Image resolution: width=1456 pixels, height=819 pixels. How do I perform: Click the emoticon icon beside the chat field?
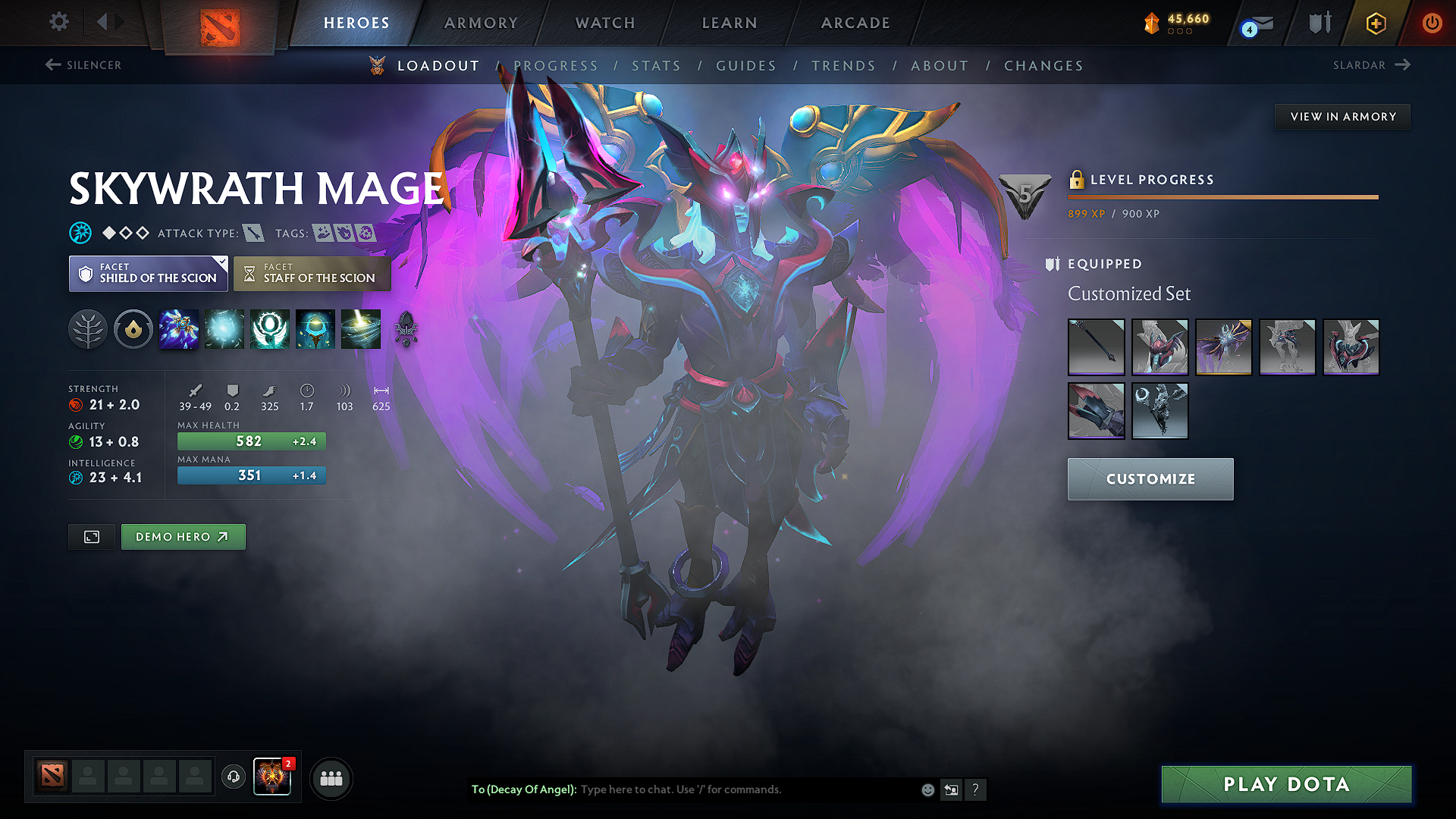coord(927,789)
